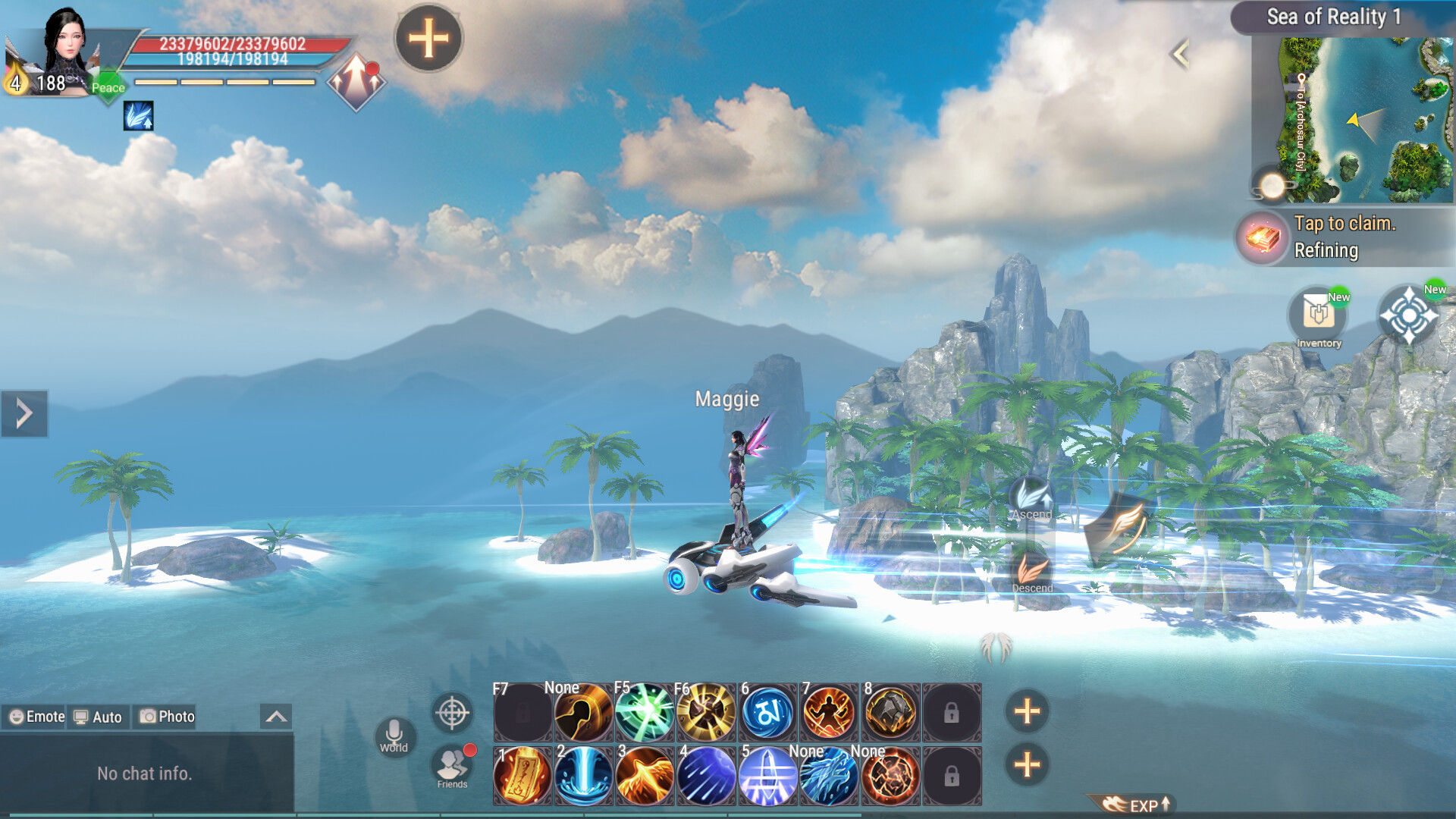
Task: Tap the Peace mode indicator
Action: (x=108, y=87)
